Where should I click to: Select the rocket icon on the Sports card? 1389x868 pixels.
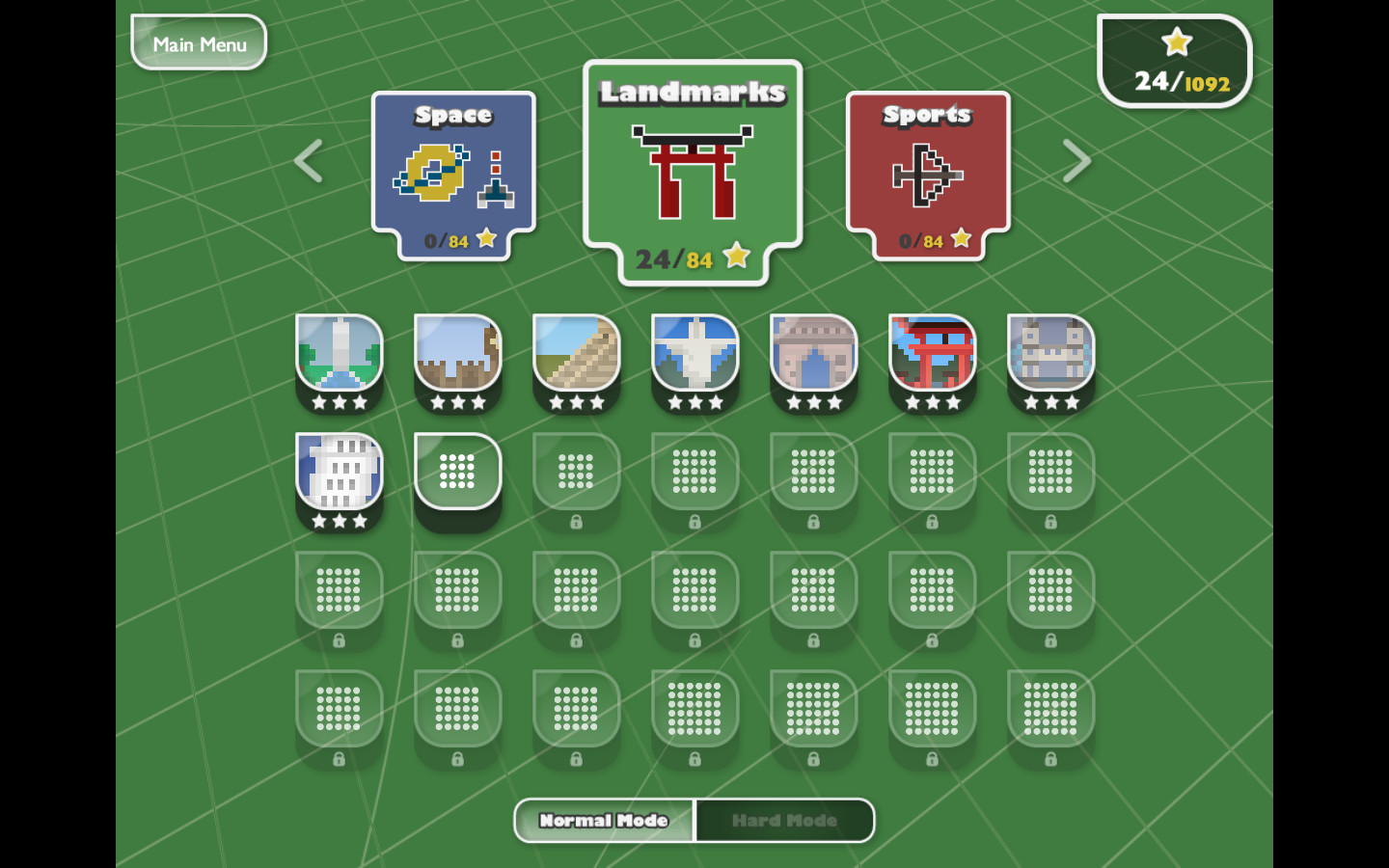[926, 174]
